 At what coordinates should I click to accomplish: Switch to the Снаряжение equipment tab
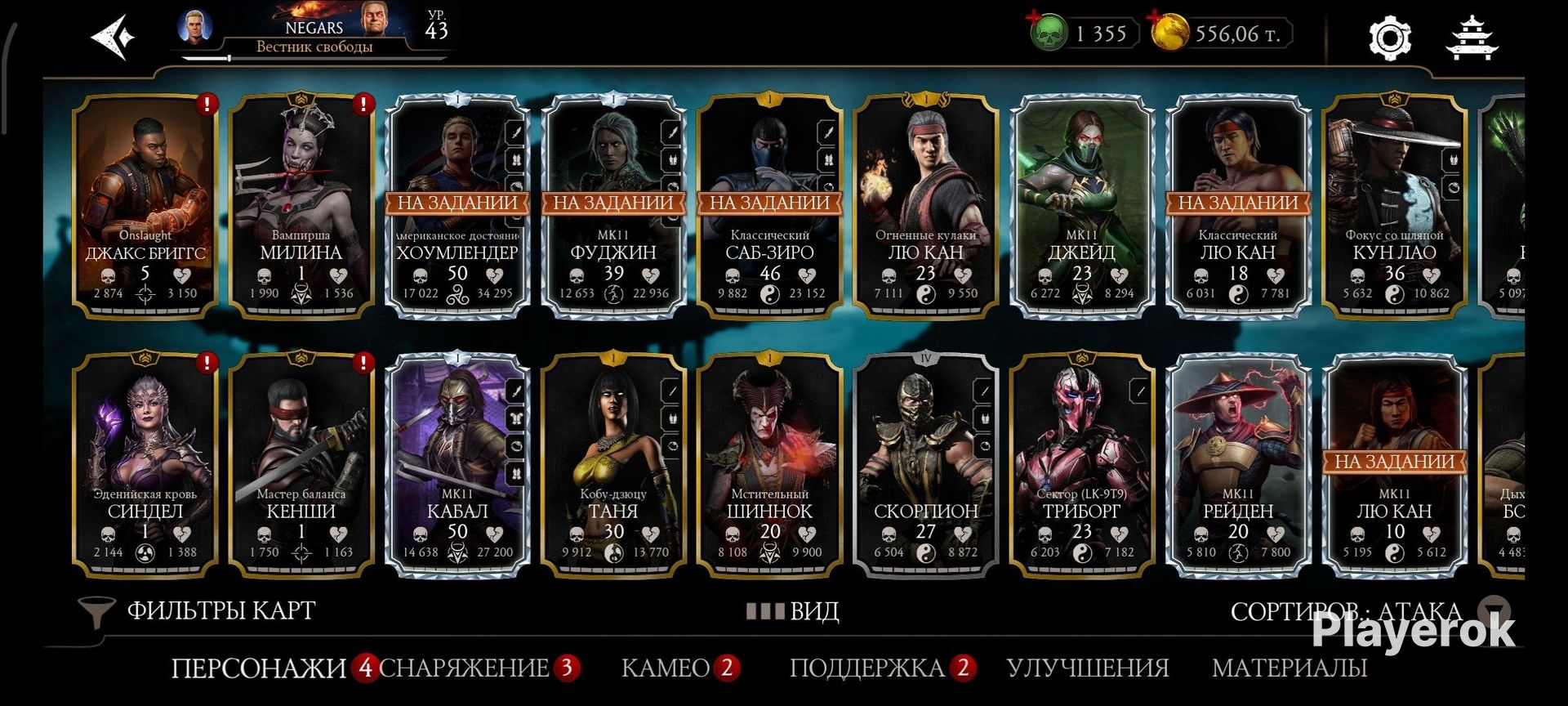click(x=464, y=668)
